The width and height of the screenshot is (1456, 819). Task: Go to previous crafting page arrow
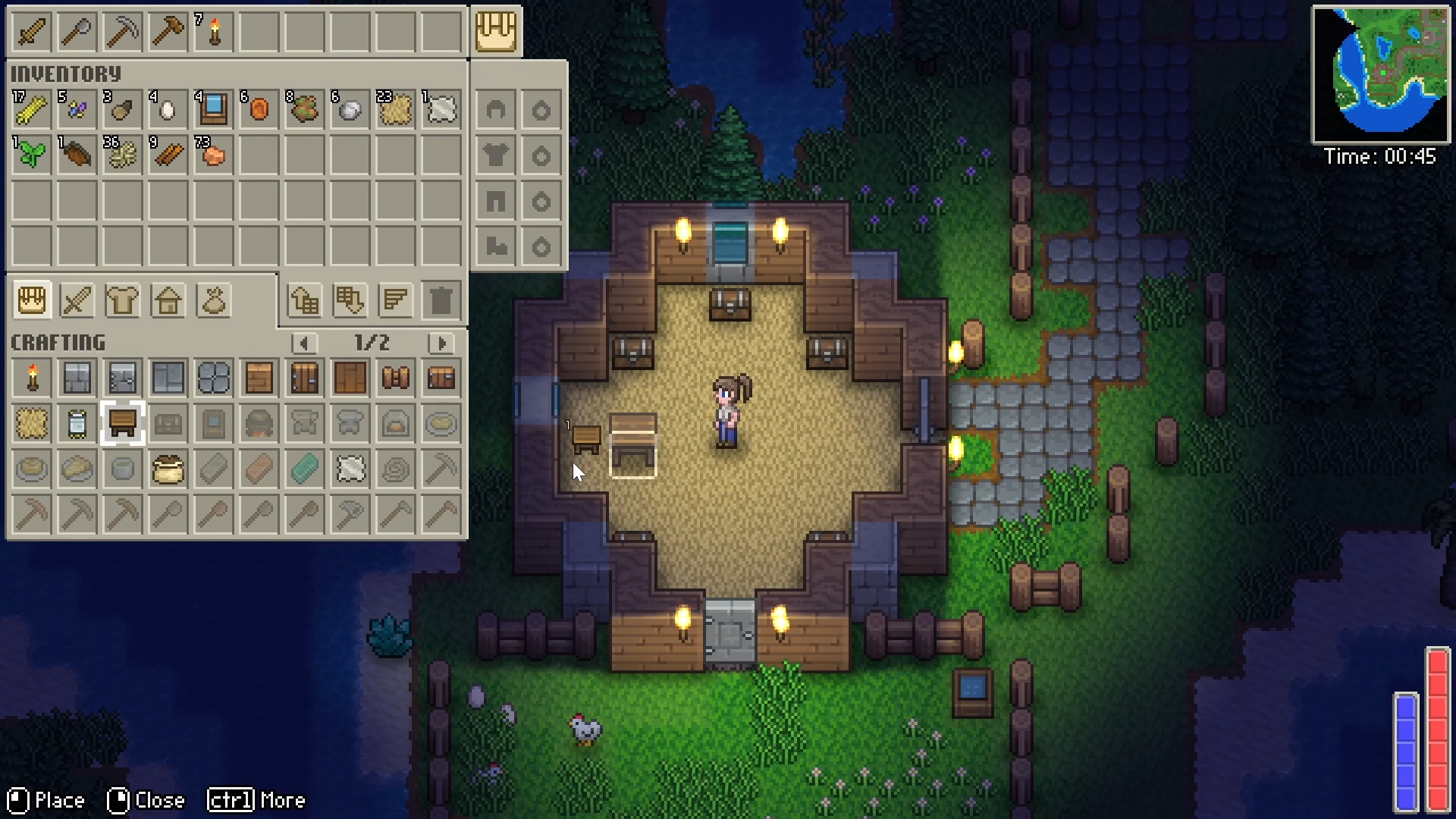(x=304, y=344)
